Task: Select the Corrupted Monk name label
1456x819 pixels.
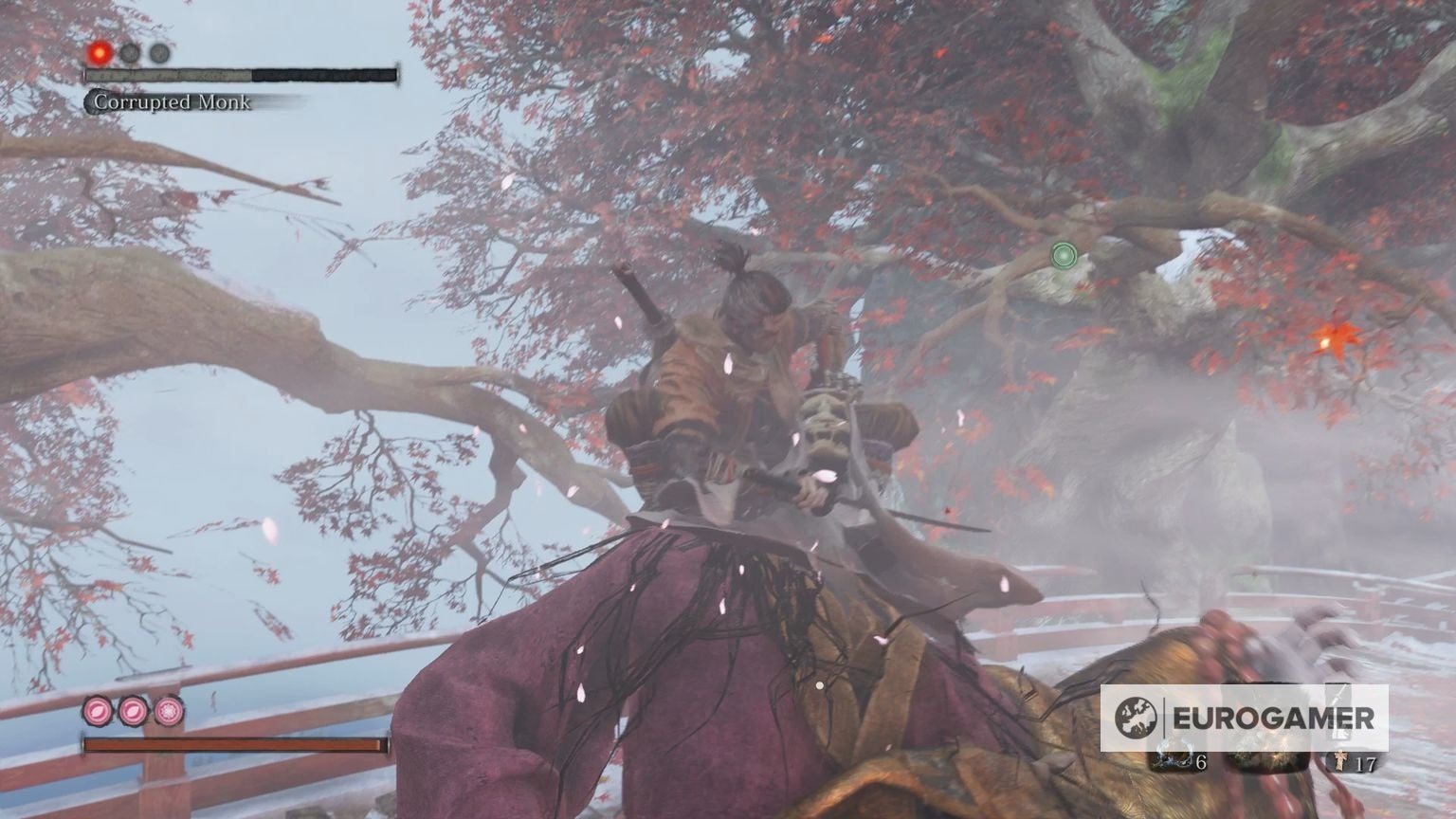Action: pos(171,101)
